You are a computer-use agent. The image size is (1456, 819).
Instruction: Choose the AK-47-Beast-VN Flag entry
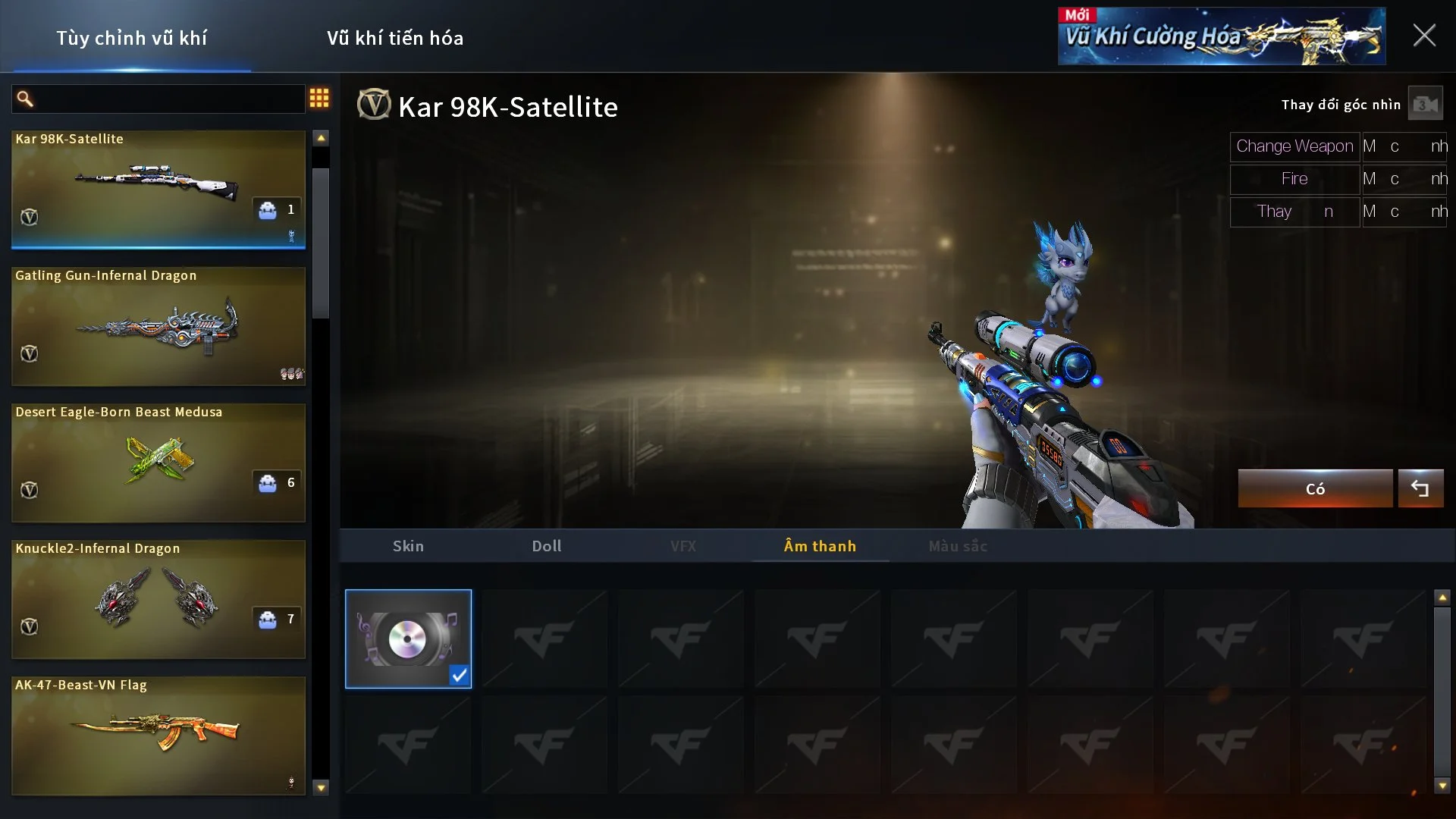click(158, 736)
